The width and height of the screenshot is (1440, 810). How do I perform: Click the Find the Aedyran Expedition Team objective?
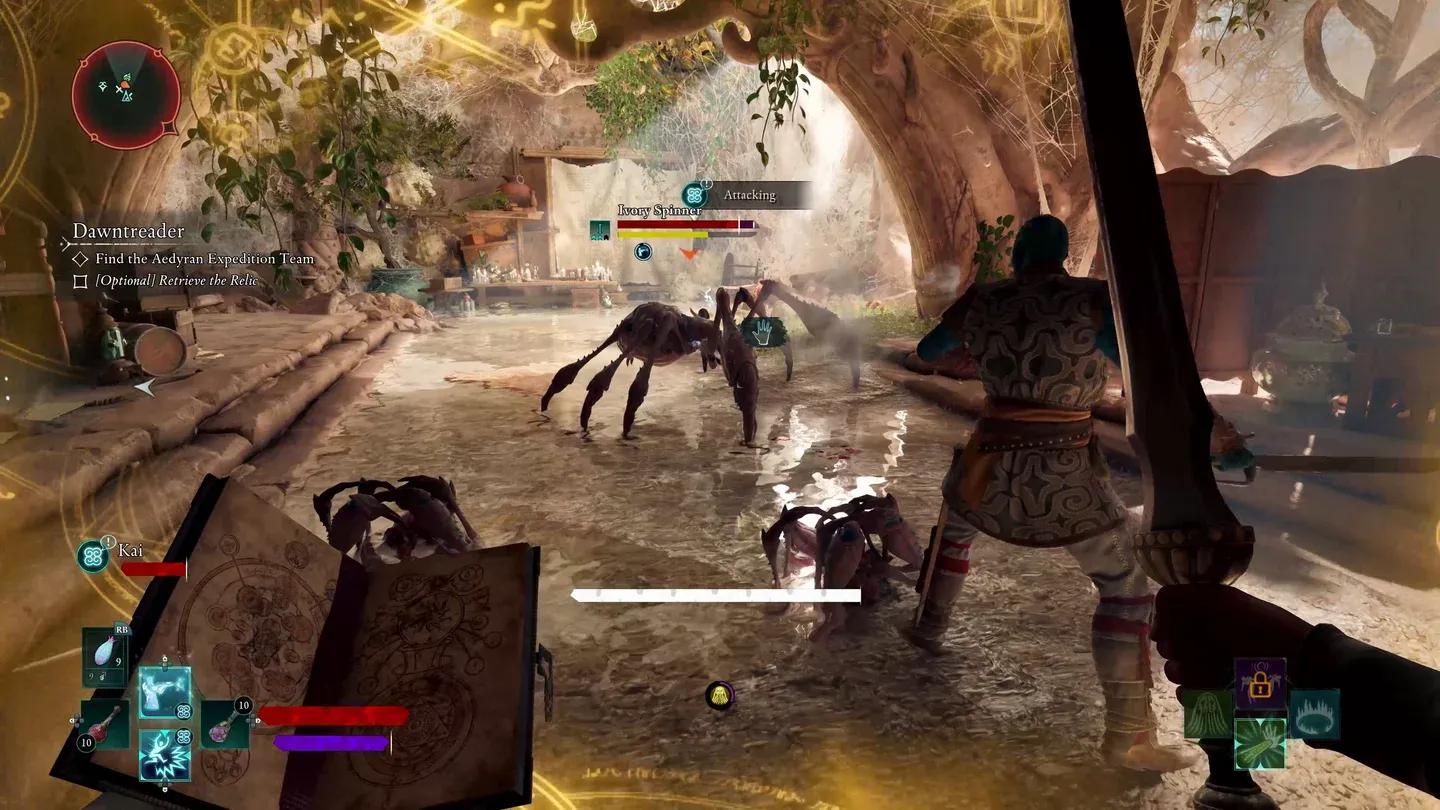tap(204, 259)
